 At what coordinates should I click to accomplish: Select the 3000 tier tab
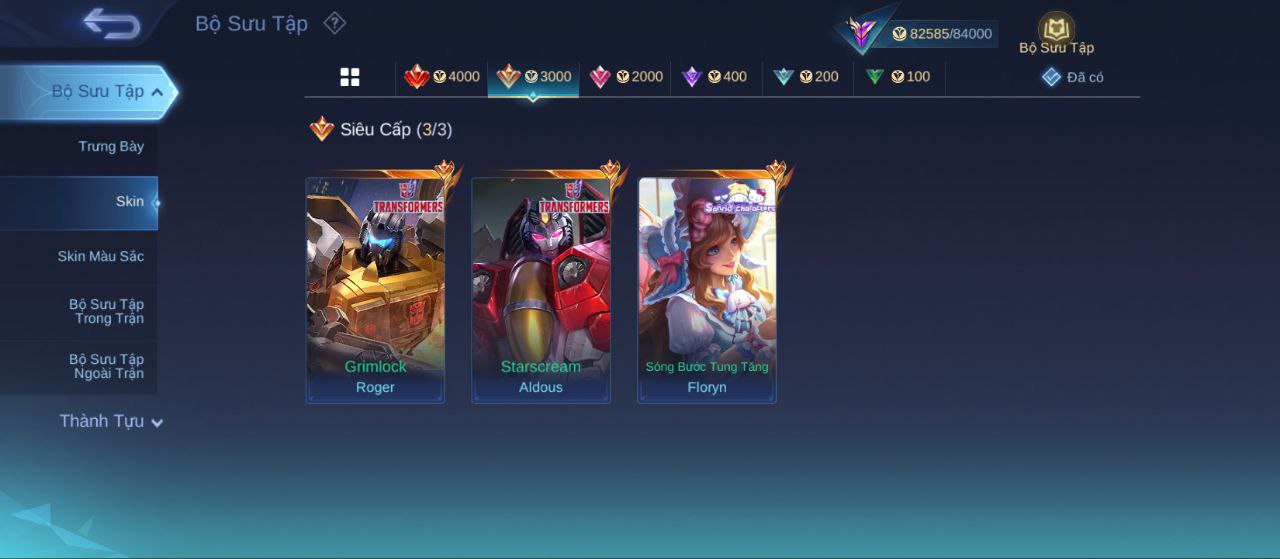(x=534, y=77)
